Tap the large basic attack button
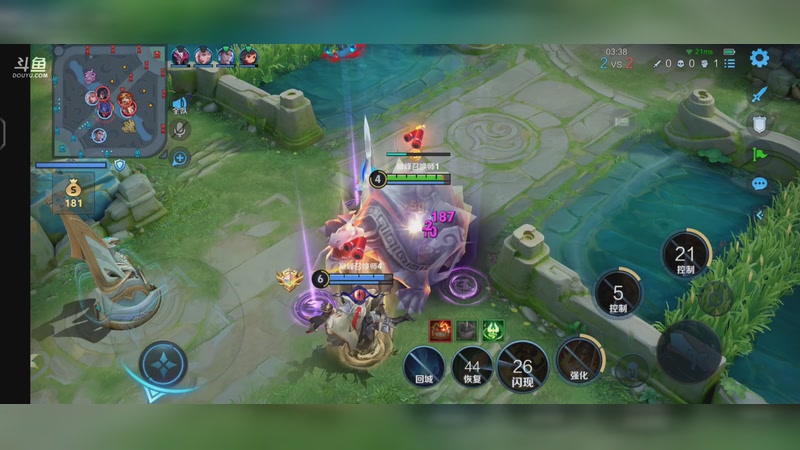Screen dimensions: 800x450 point(688,350)
